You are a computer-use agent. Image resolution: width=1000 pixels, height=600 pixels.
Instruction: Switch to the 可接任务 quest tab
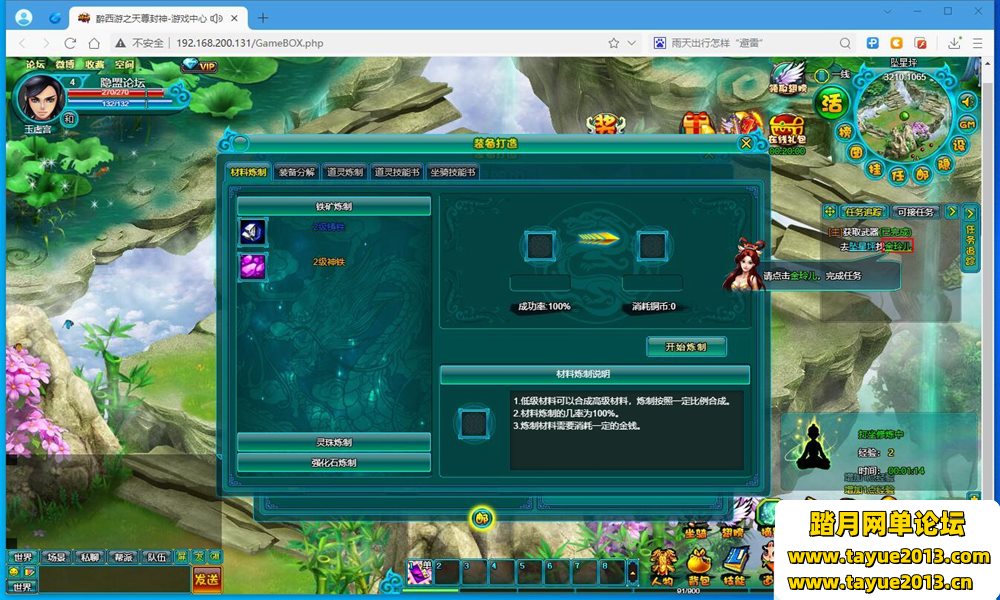915,212
